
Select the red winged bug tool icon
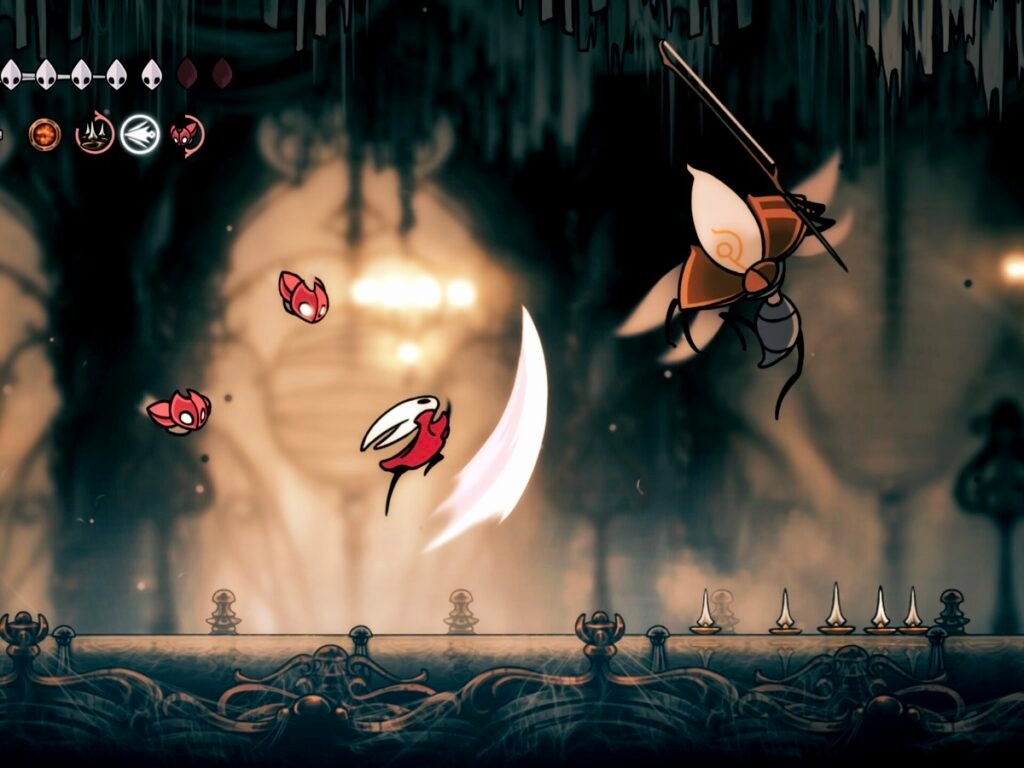click(186, 134)
